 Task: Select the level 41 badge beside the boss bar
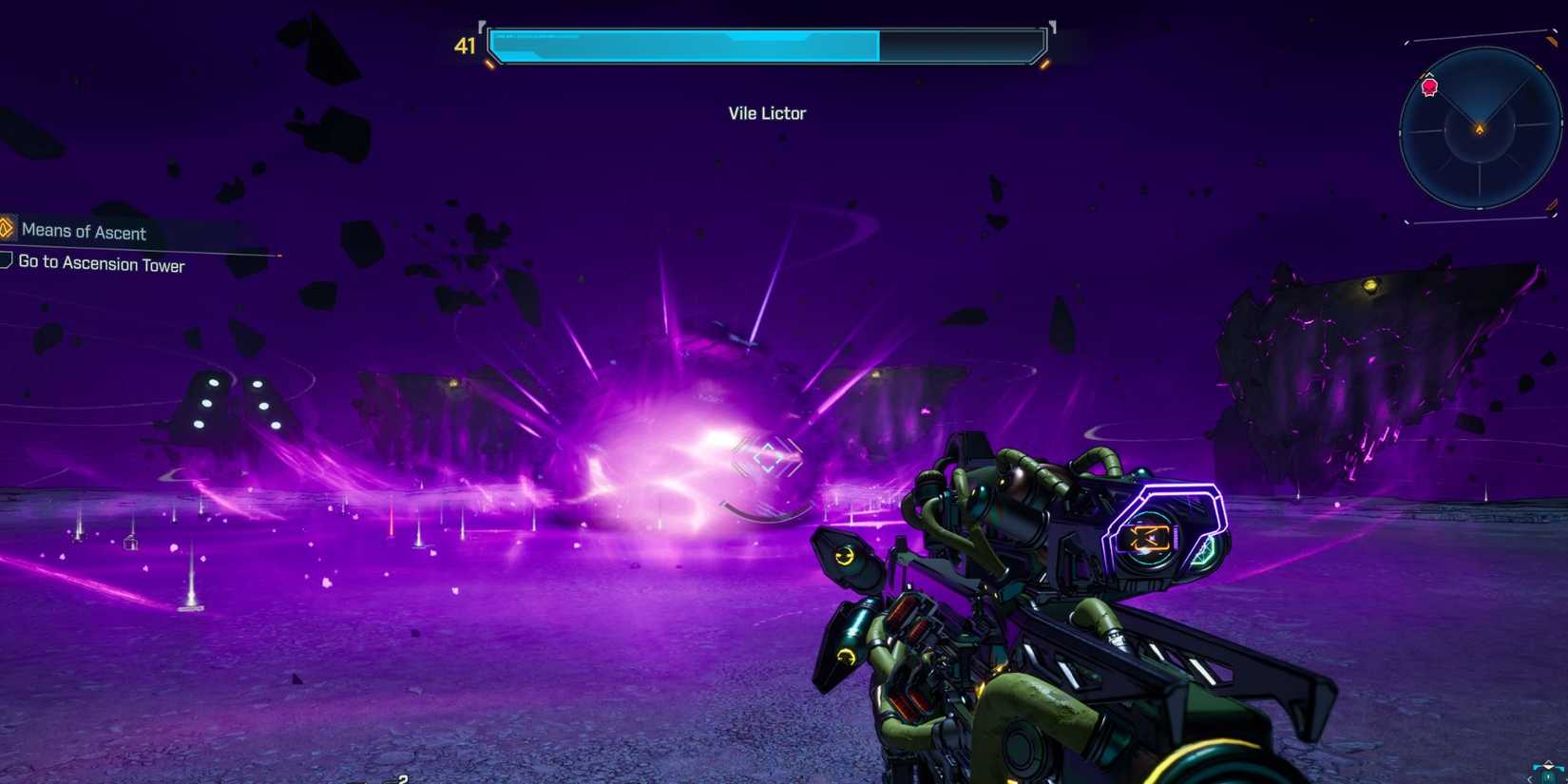tap(465, 46)
